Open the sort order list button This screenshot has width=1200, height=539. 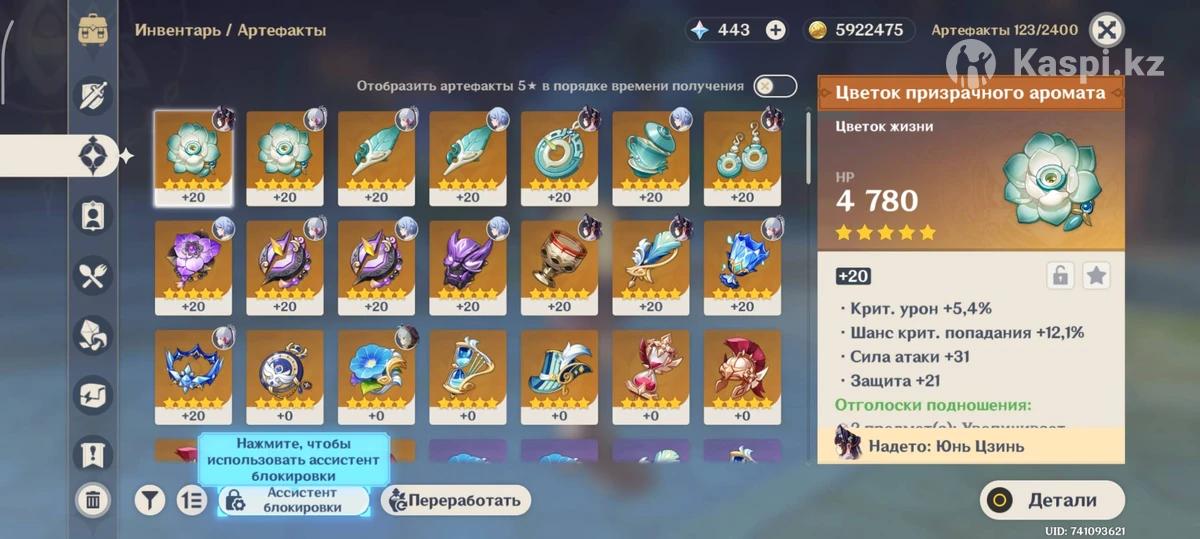(191, 500)
